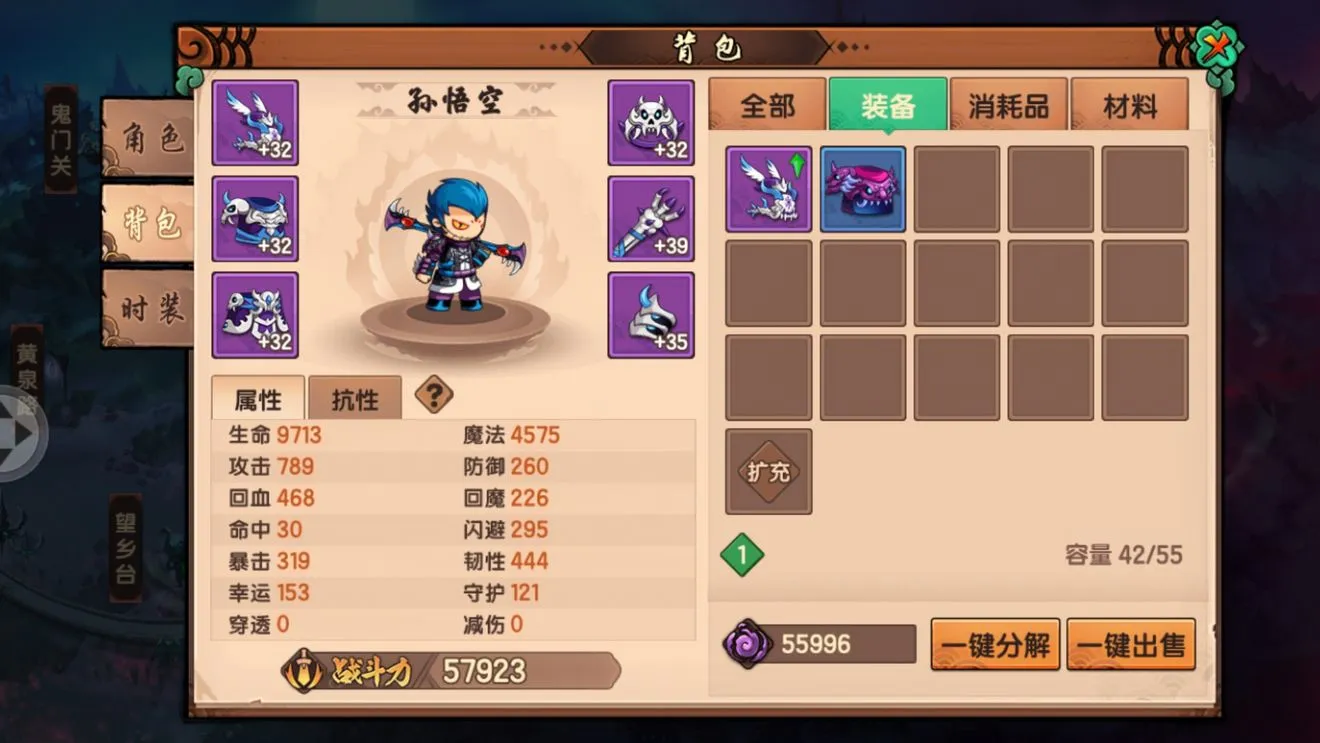
Task: Select the pink monster chest item in bag
Action: [862, 190]
